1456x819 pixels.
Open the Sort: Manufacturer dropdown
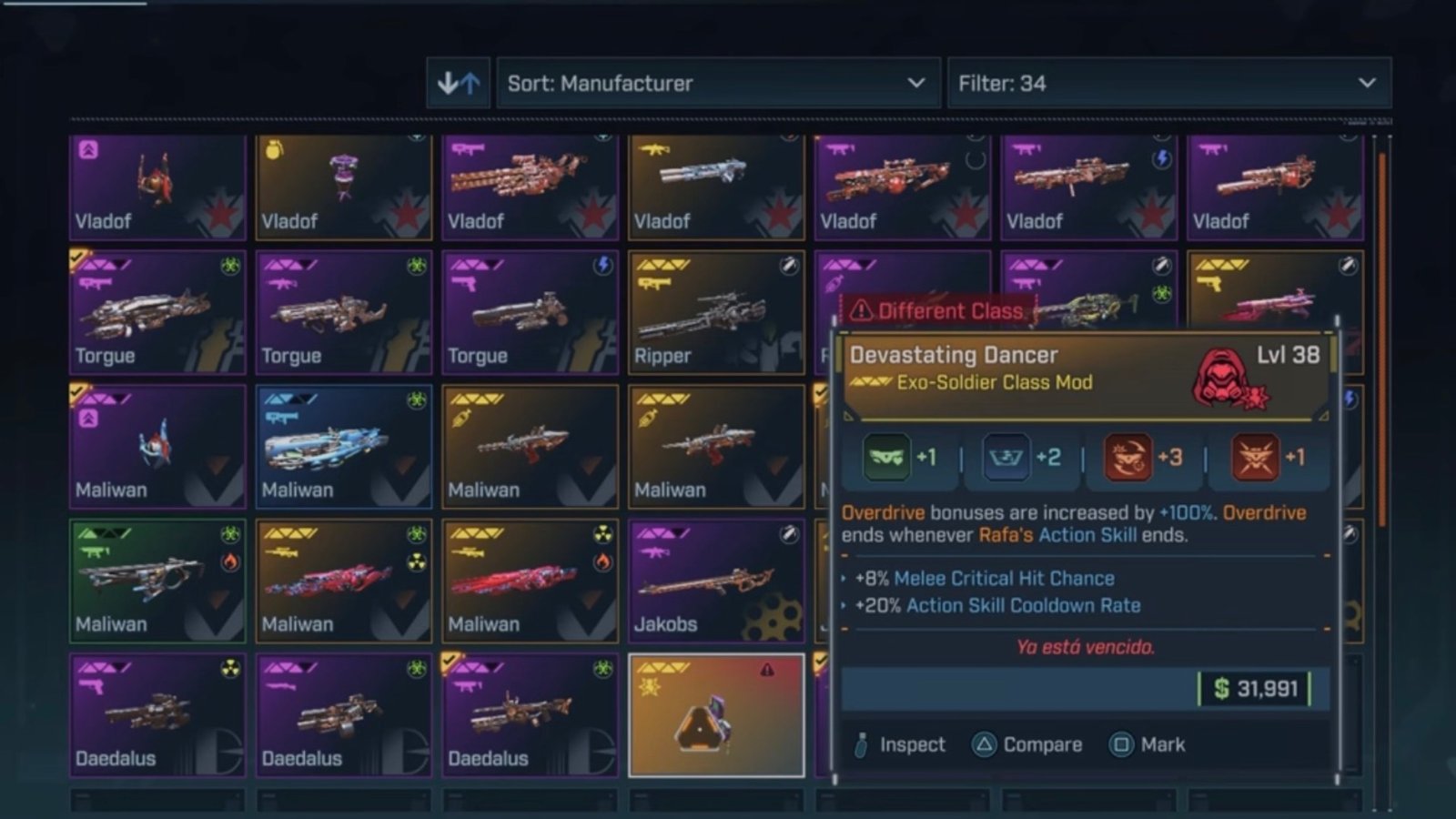point(717,84)
